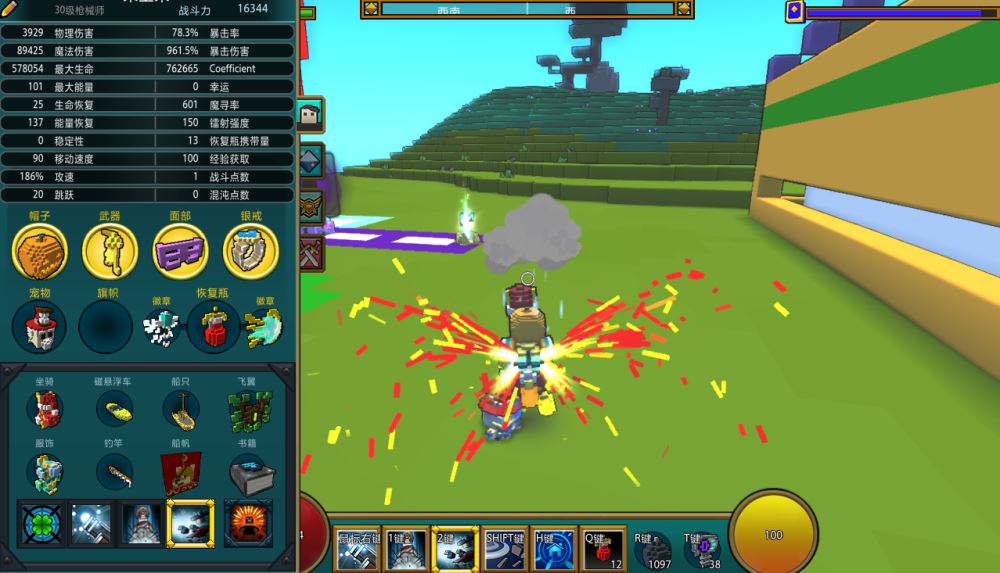Switch to the diamond gem side tab
The height and width of the screenshot is (573, 1000).
(310, 160)
